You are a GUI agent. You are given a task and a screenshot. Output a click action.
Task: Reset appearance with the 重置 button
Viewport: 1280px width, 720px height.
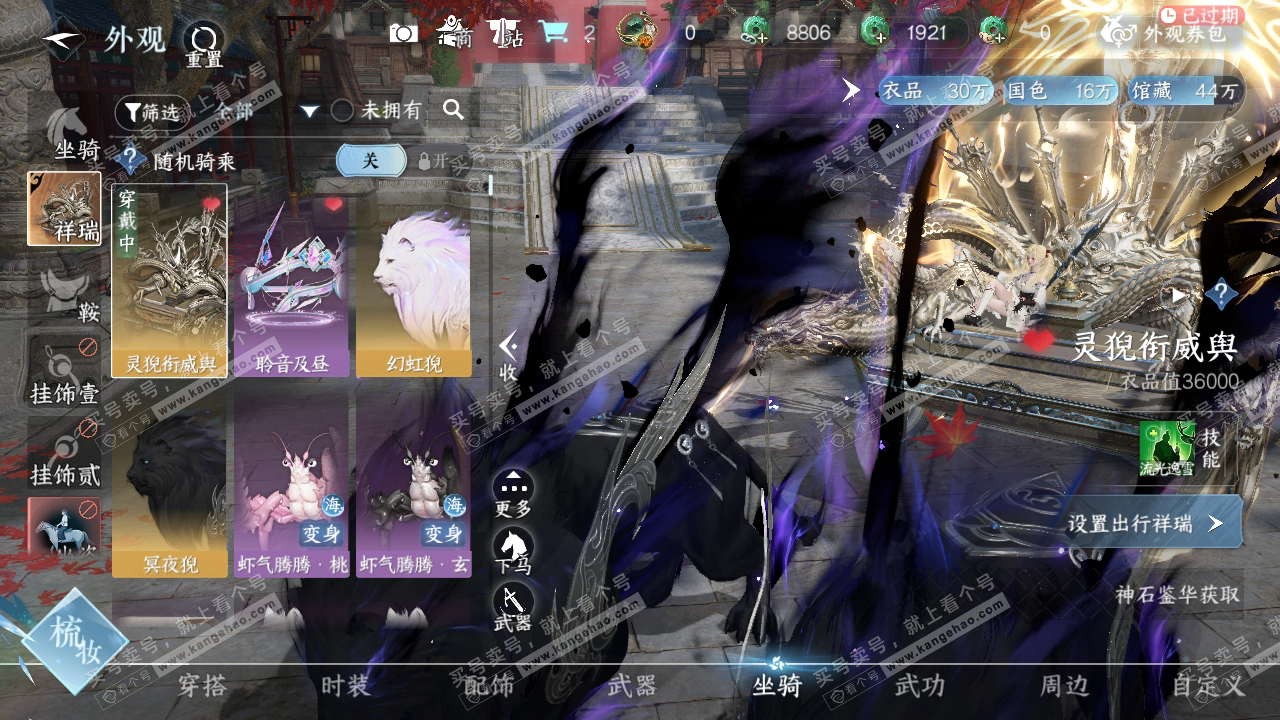click(x=203, y=44)
